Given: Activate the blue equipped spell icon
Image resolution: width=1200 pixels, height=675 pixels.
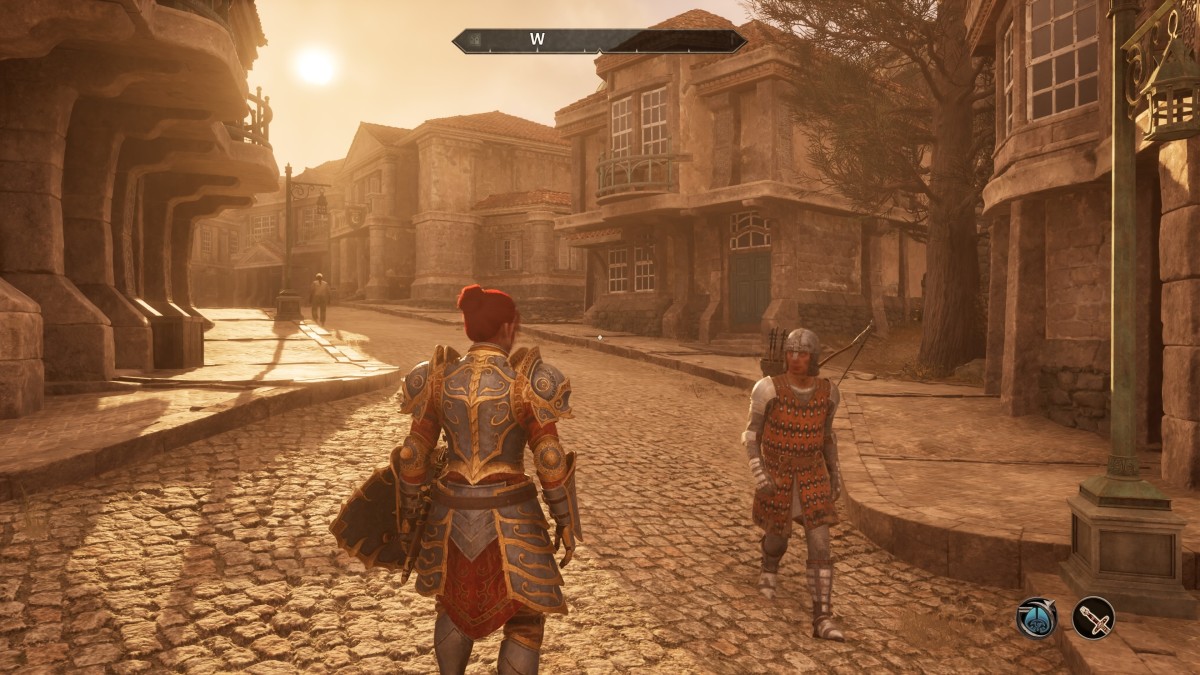Looking at the screenshot, I should click(1037, 617).
